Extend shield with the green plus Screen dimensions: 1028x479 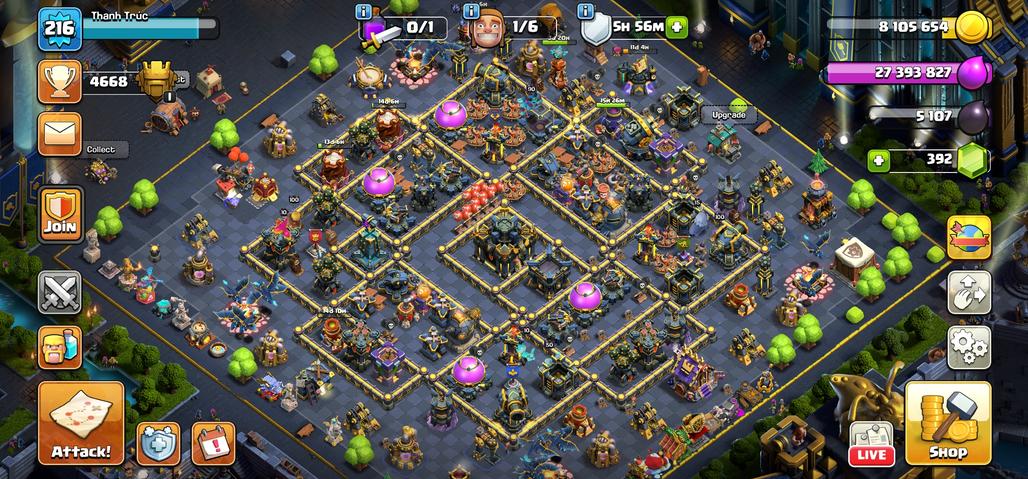click(677, 27)
